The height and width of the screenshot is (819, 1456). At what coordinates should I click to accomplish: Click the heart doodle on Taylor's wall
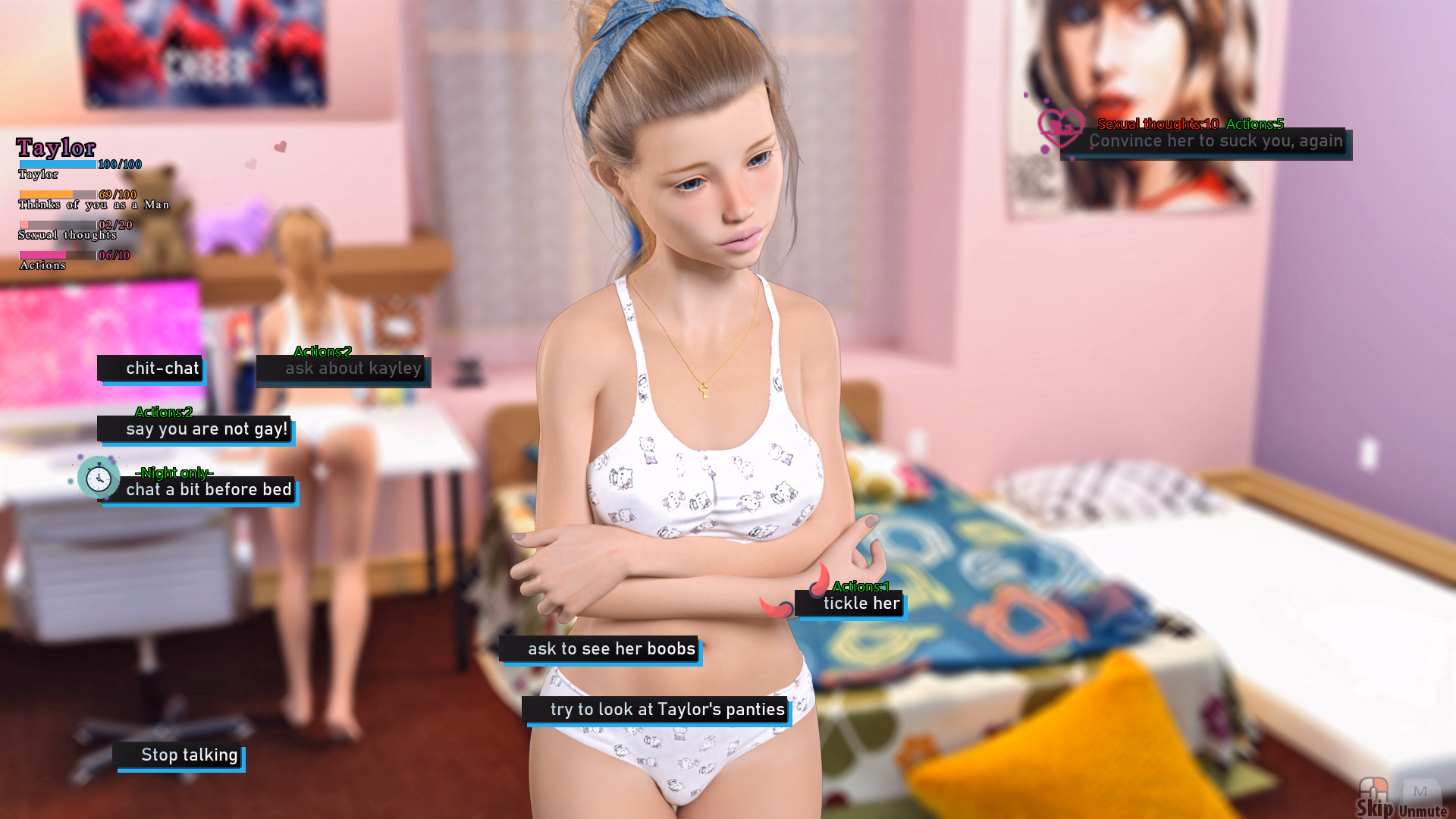[282, 146]
